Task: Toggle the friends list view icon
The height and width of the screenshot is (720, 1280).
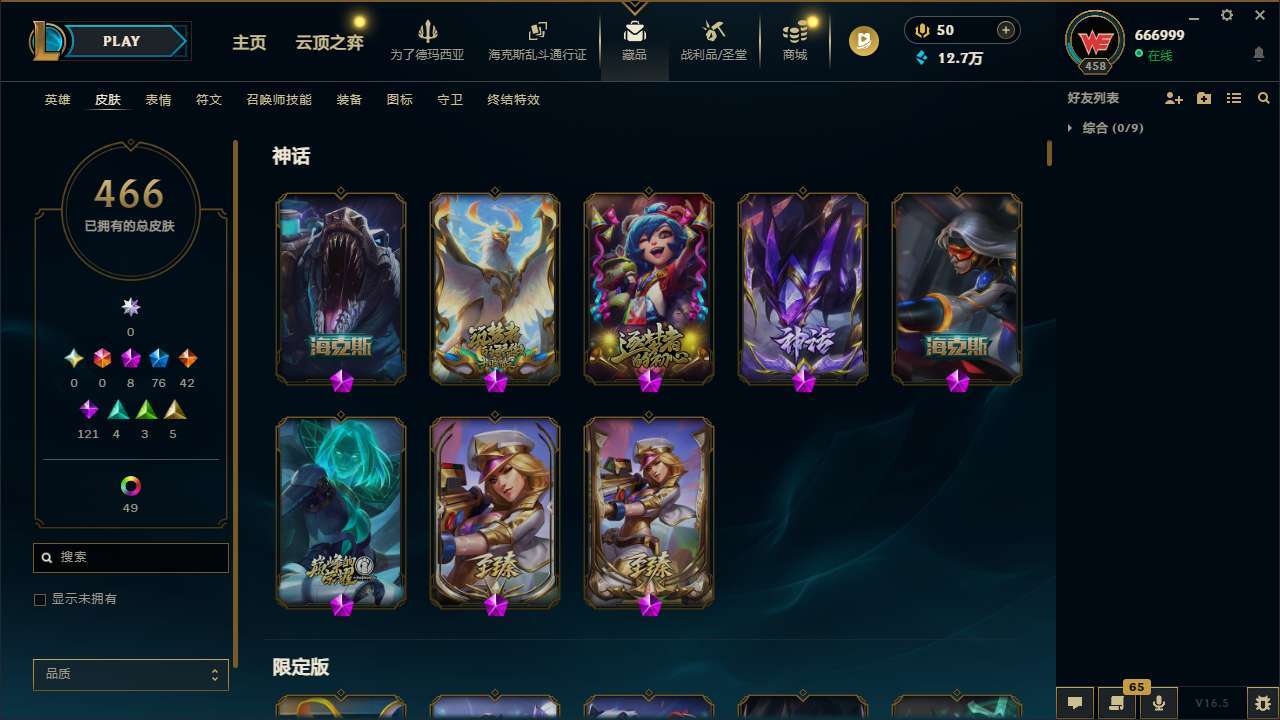Action: coord(1233,97)
